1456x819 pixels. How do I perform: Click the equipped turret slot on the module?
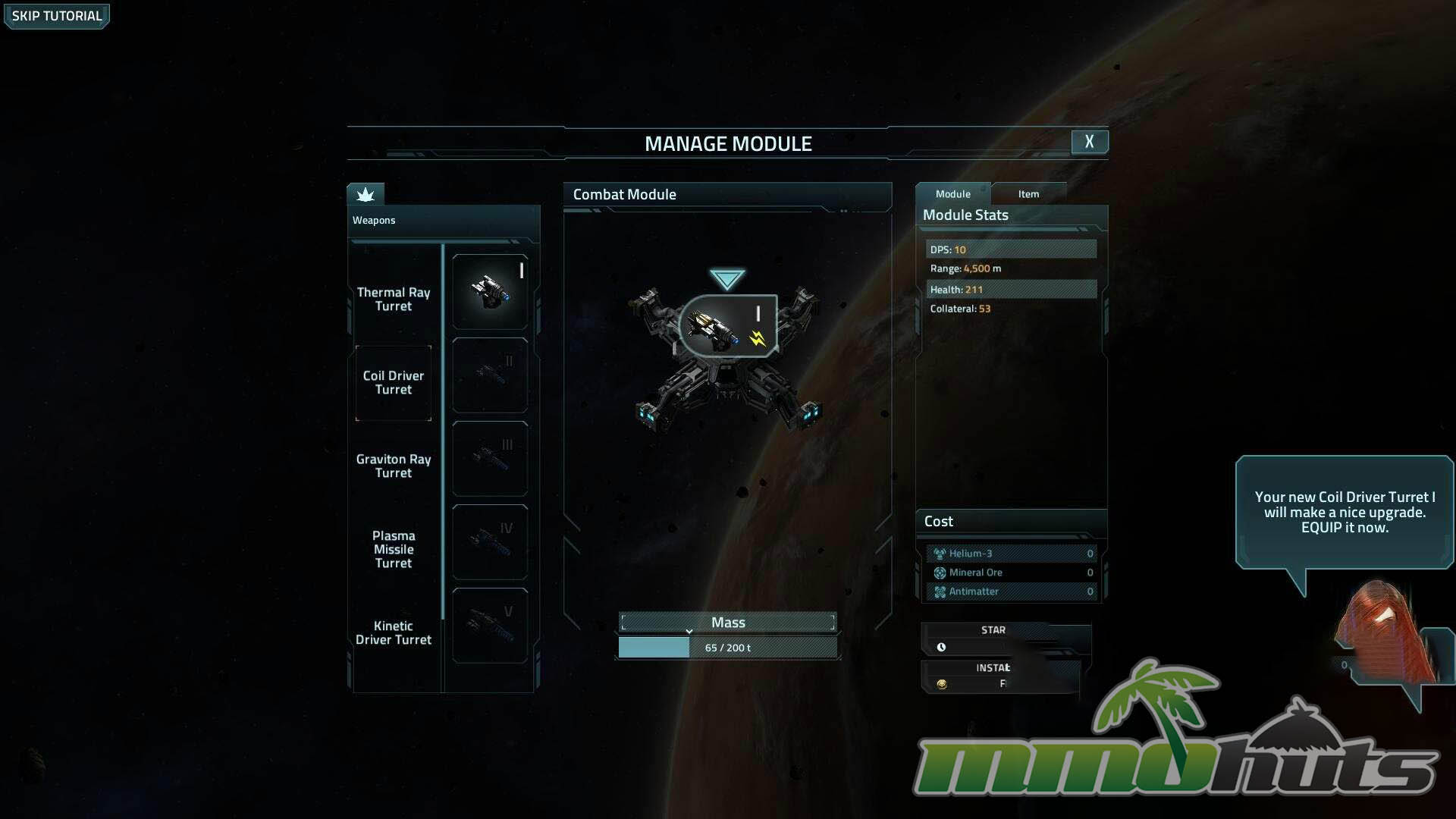pyautogui.click(x=728, y=326)
